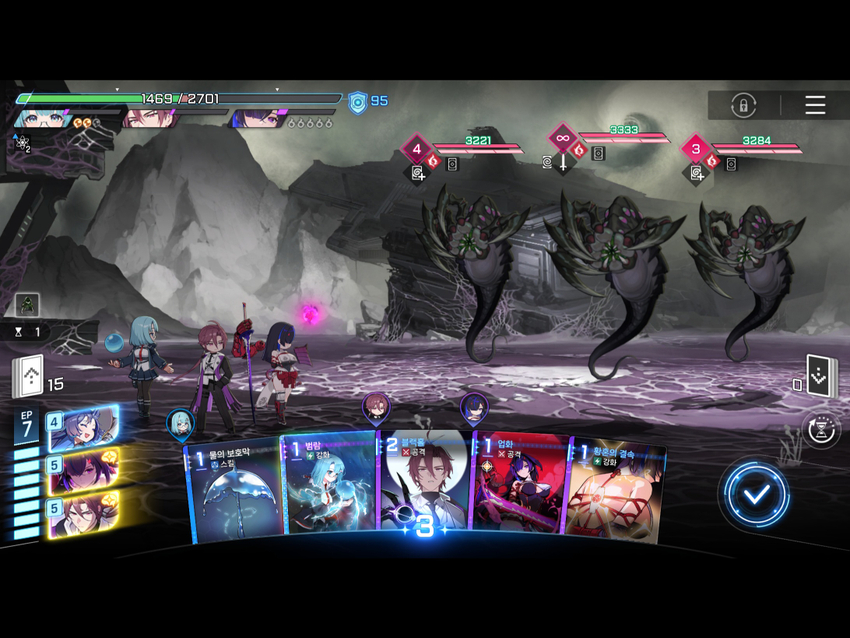Use the red-haired character EP skill
The height and width of the screenshot is (638, 850).
[84, 514]
